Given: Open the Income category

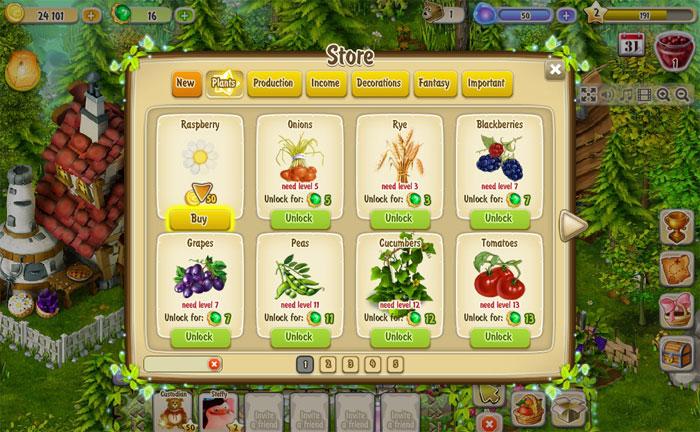Looking at the screenshot, I should coord(325,83).
